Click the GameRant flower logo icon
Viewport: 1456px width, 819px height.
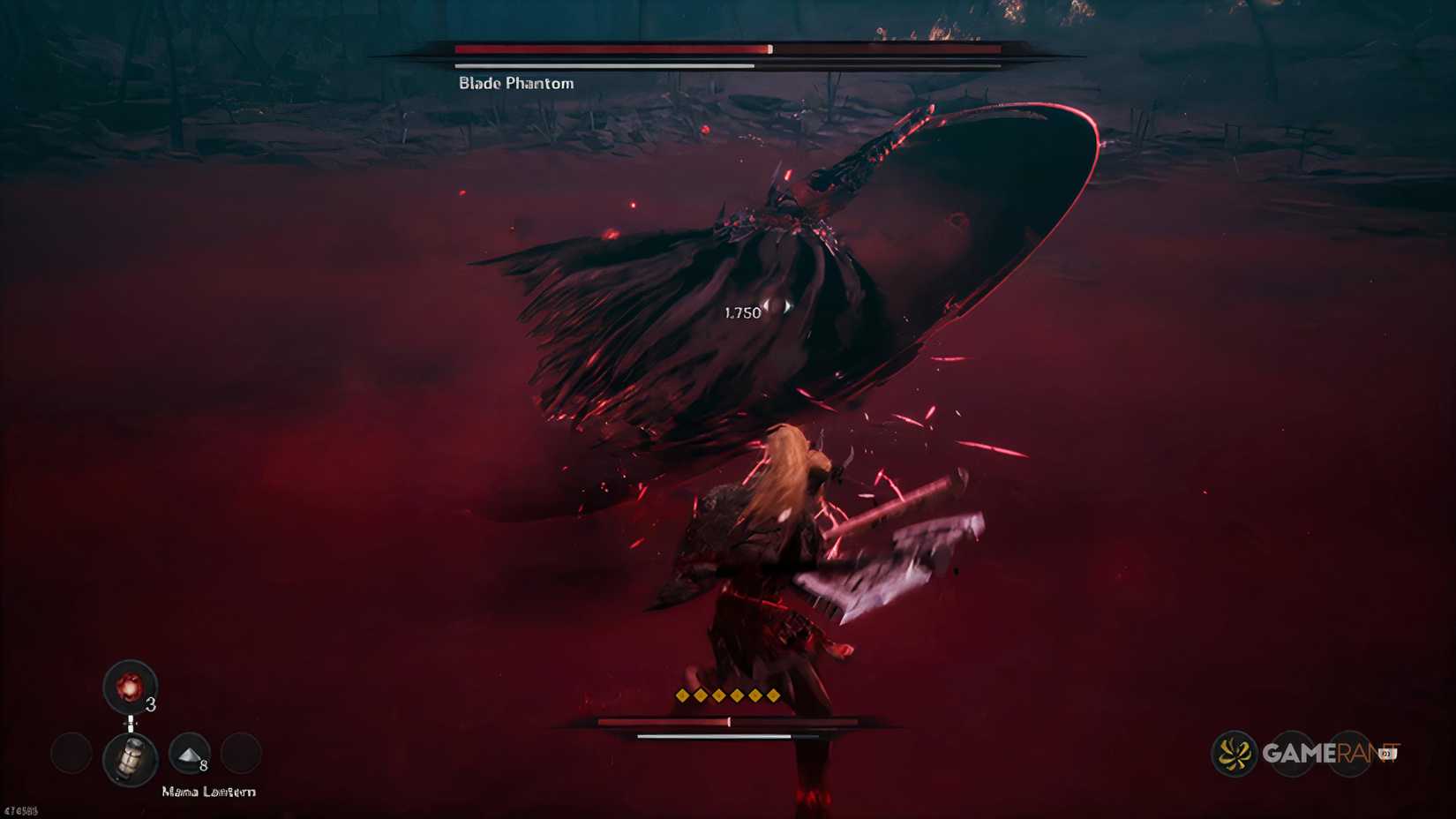1234,754
